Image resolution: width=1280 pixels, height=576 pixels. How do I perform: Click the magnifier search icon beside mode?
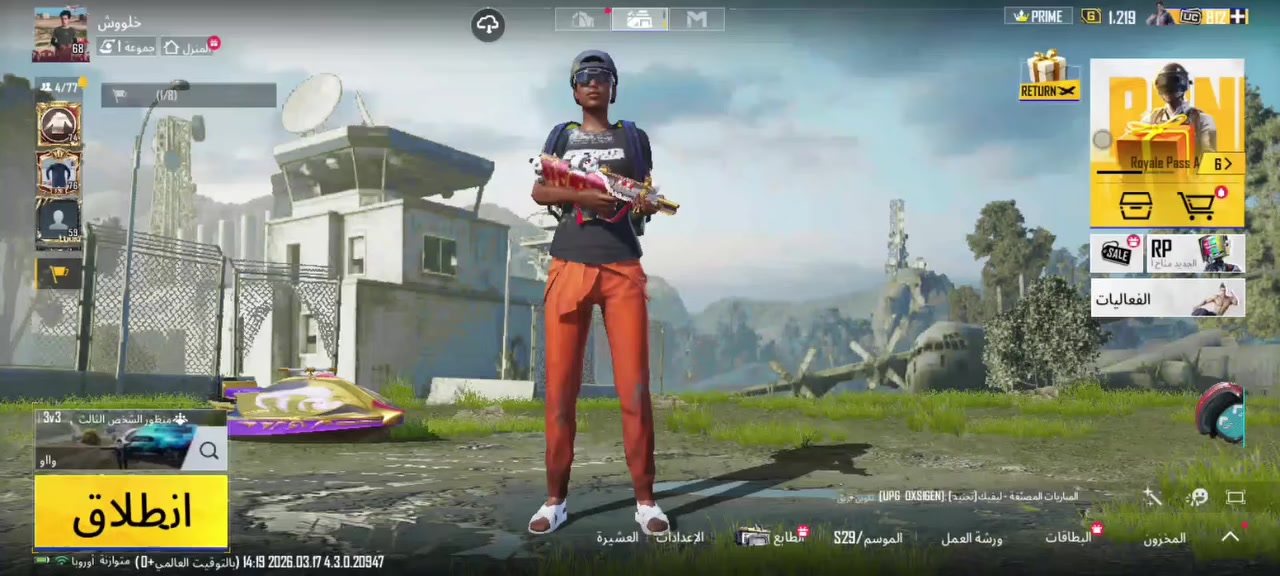[208, 451]
